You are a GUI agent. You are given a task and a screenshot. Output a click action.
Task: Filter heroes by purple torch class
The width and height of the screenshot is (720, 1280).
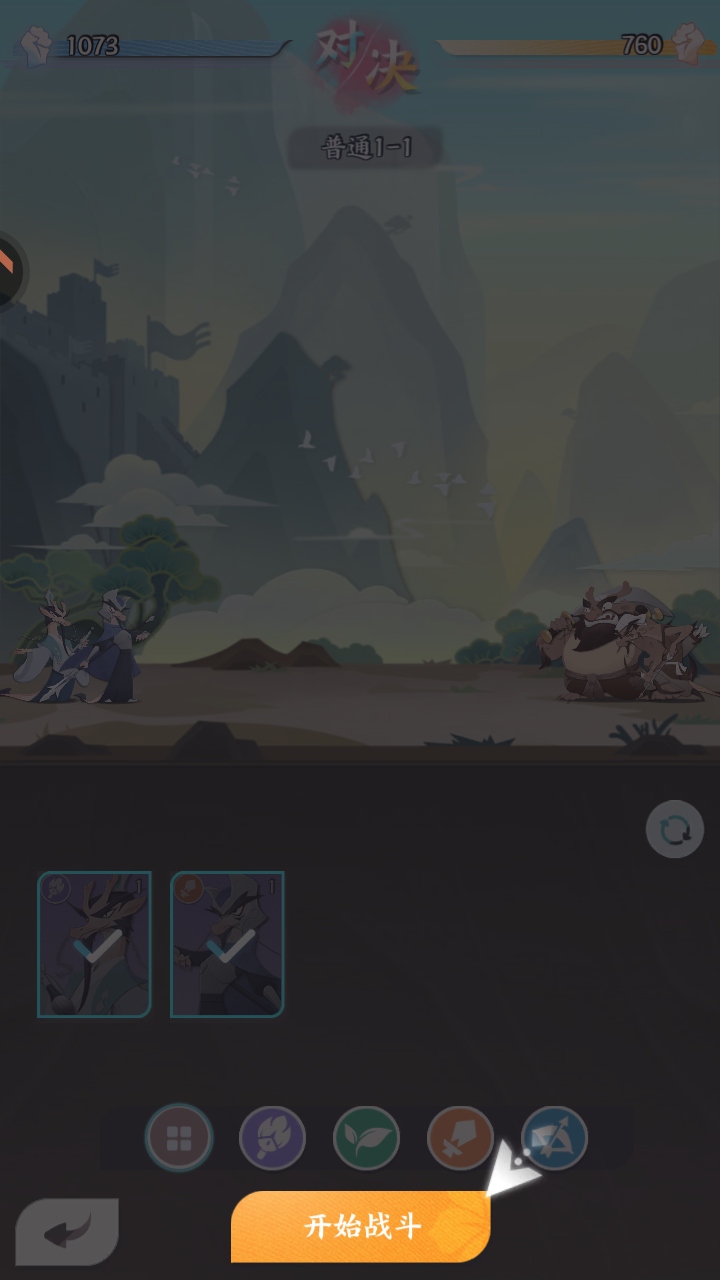pyautogui.click(x=273, y=1138)
